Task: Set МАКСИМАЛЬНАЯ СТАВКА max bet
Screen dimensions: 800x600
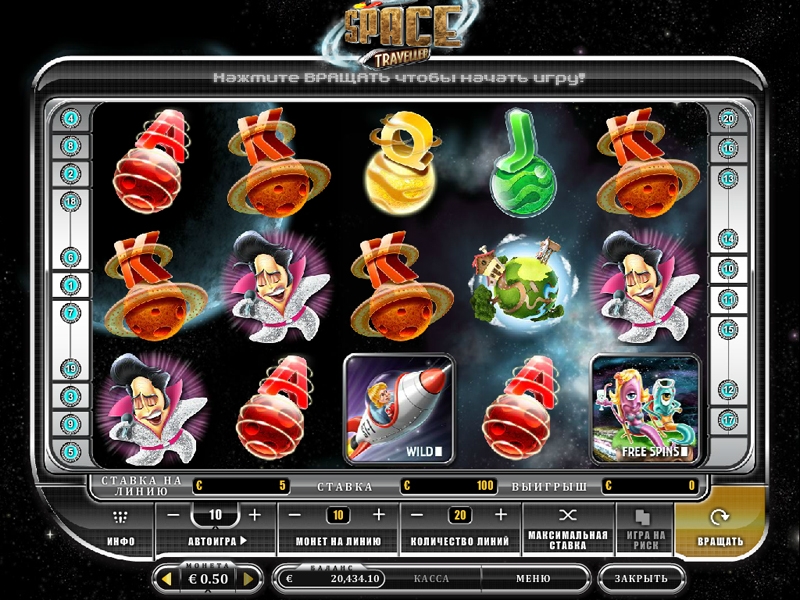Action: click(x=568, y=528)
